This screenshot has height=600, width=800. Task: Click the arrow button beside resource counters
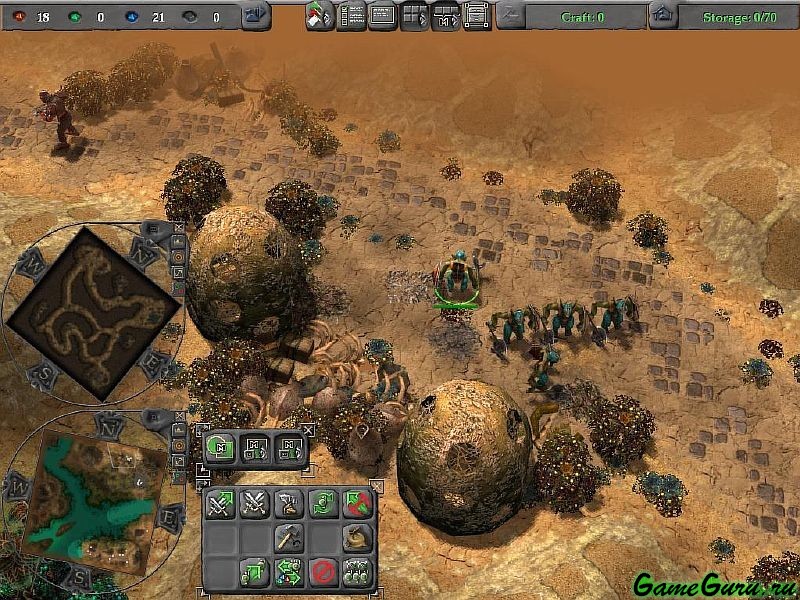pos(256,16)
